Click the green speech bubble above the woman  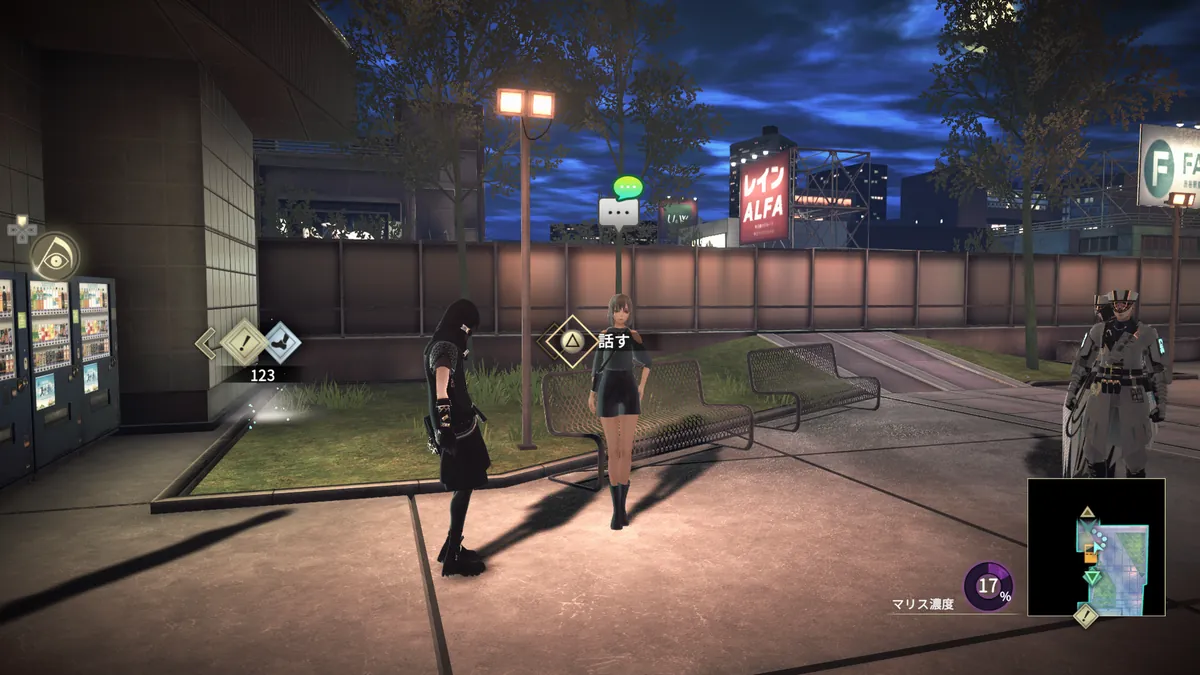[628, 186]
